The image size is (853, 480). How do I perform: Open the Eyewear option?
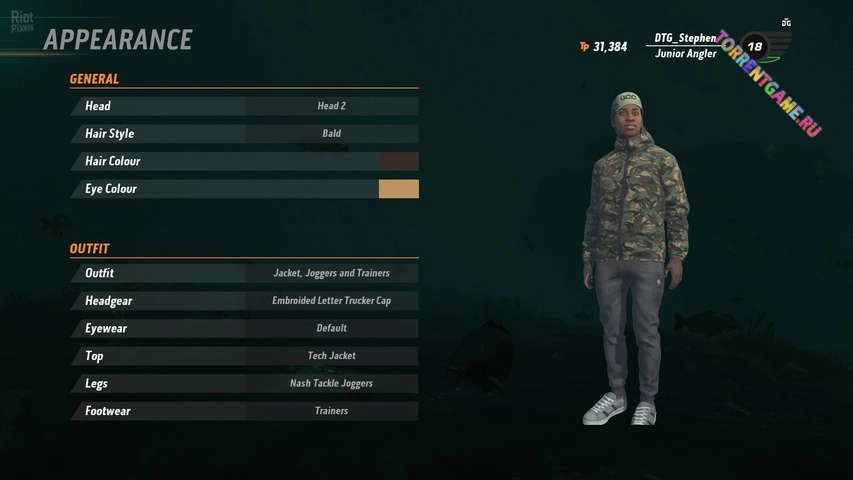pos(244,328)
